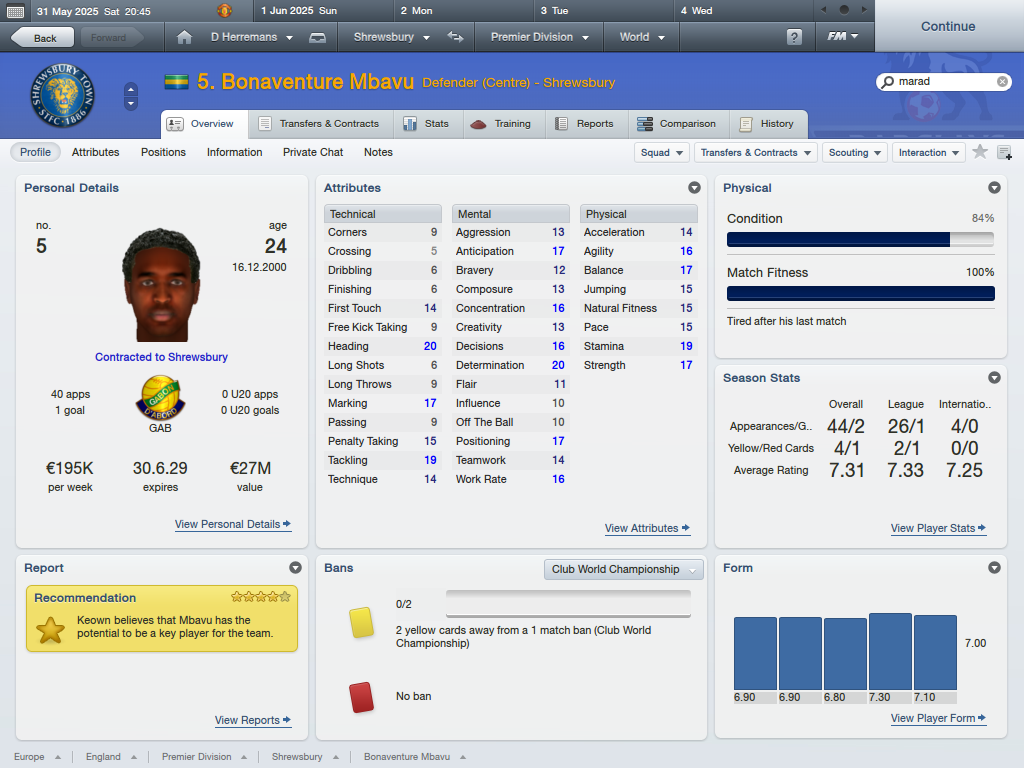View the History tab

tap(767, 124)
